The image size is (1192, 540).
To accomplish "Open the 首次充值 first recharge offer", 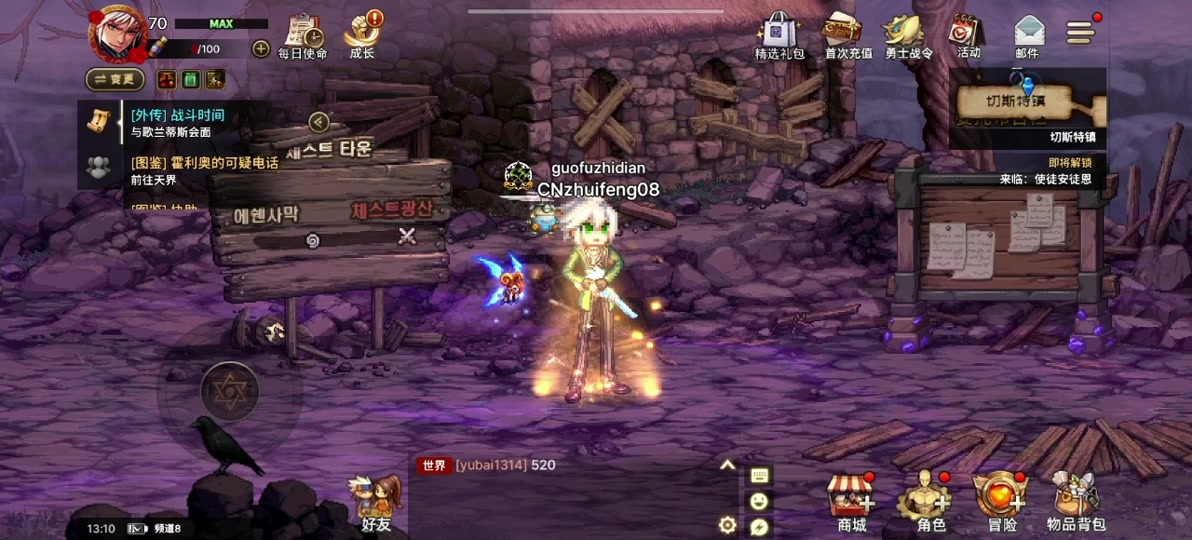I will tap(845, 36).
